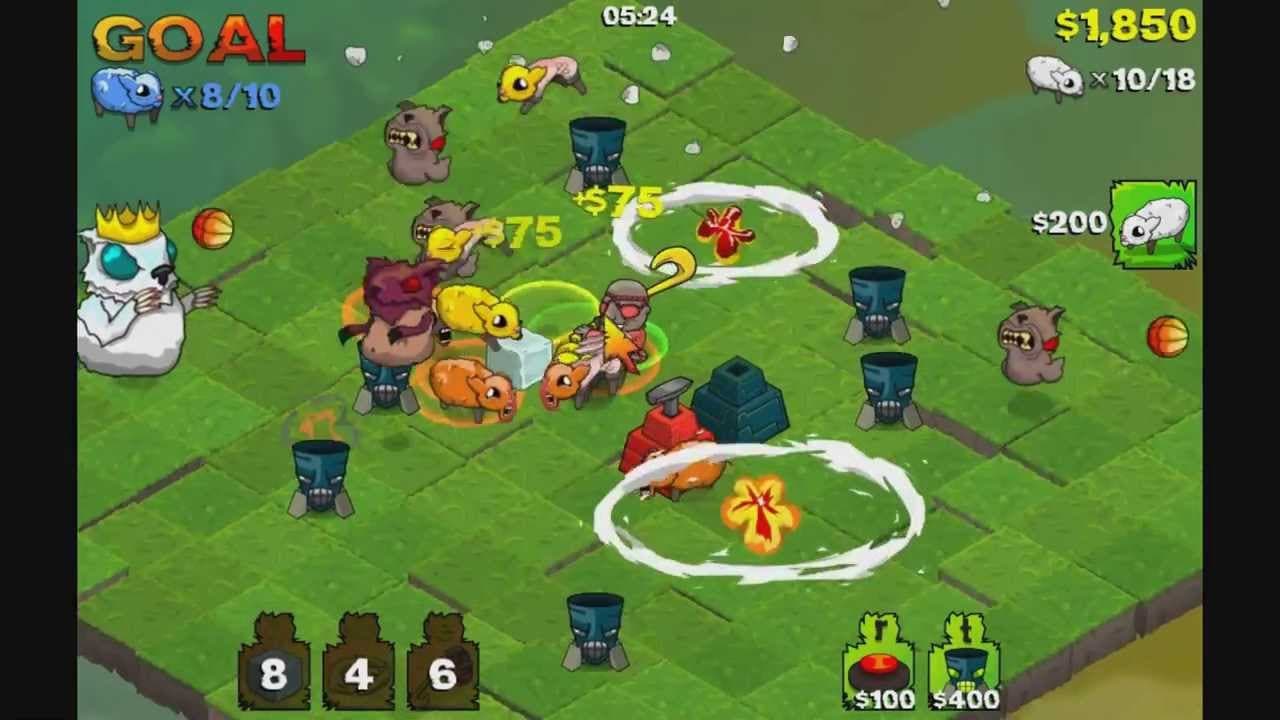
Task: Choose the cooldown slot showing 8
Action: [273, 664]
